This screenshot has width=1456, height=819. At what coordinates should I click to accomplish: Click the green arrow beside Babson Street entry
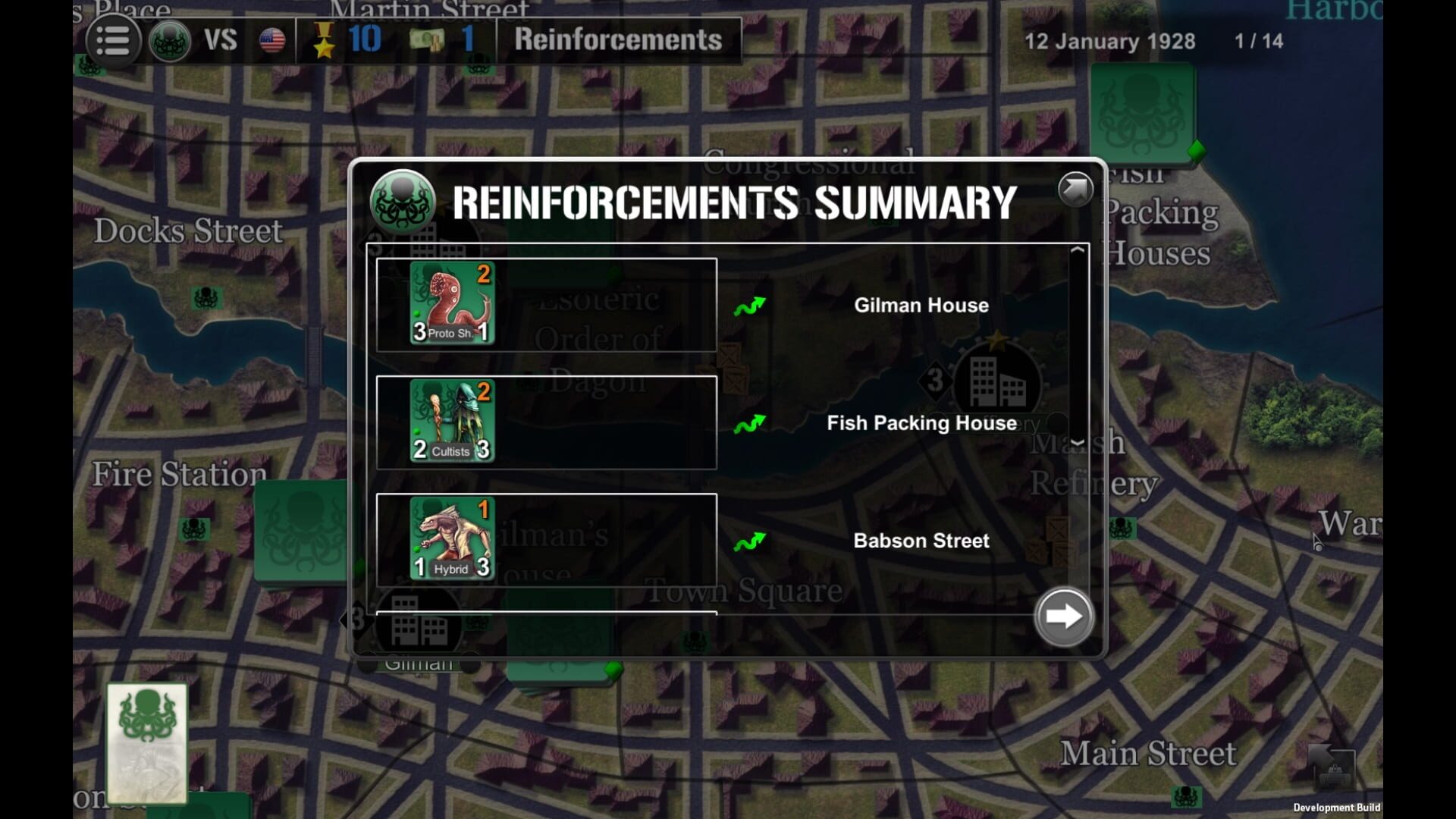tap(752, 541)
